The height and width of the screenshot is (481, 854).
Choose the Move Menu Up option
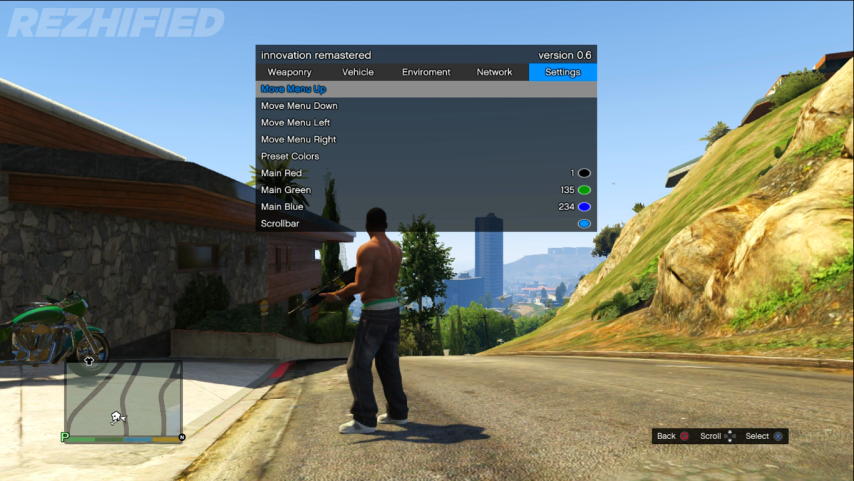(294, 89)
